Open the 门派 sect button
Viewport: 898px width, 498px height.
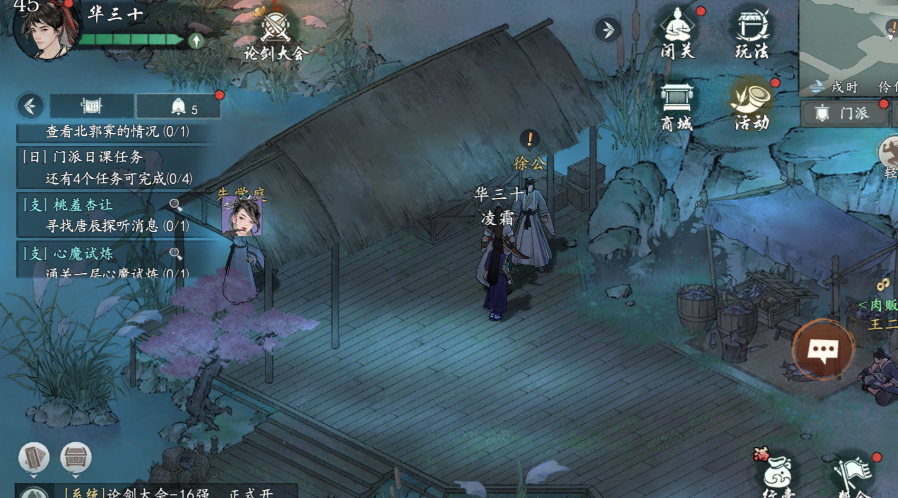tap(842, 113)
